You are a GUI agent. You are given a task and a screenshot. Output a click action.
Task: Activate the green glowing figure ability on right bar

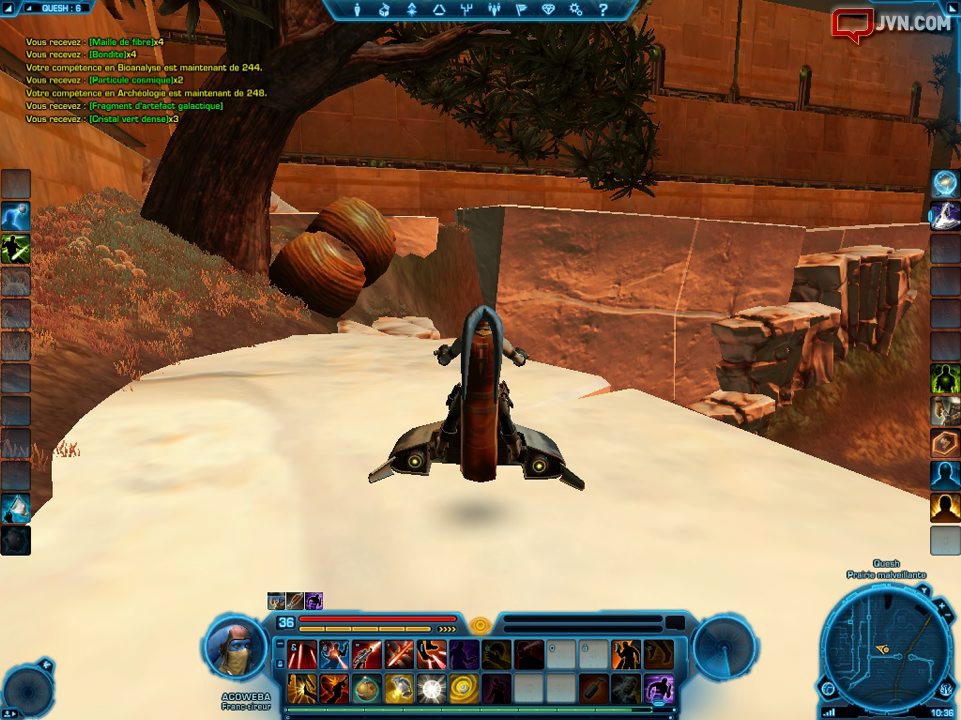(x=945, y=378)
